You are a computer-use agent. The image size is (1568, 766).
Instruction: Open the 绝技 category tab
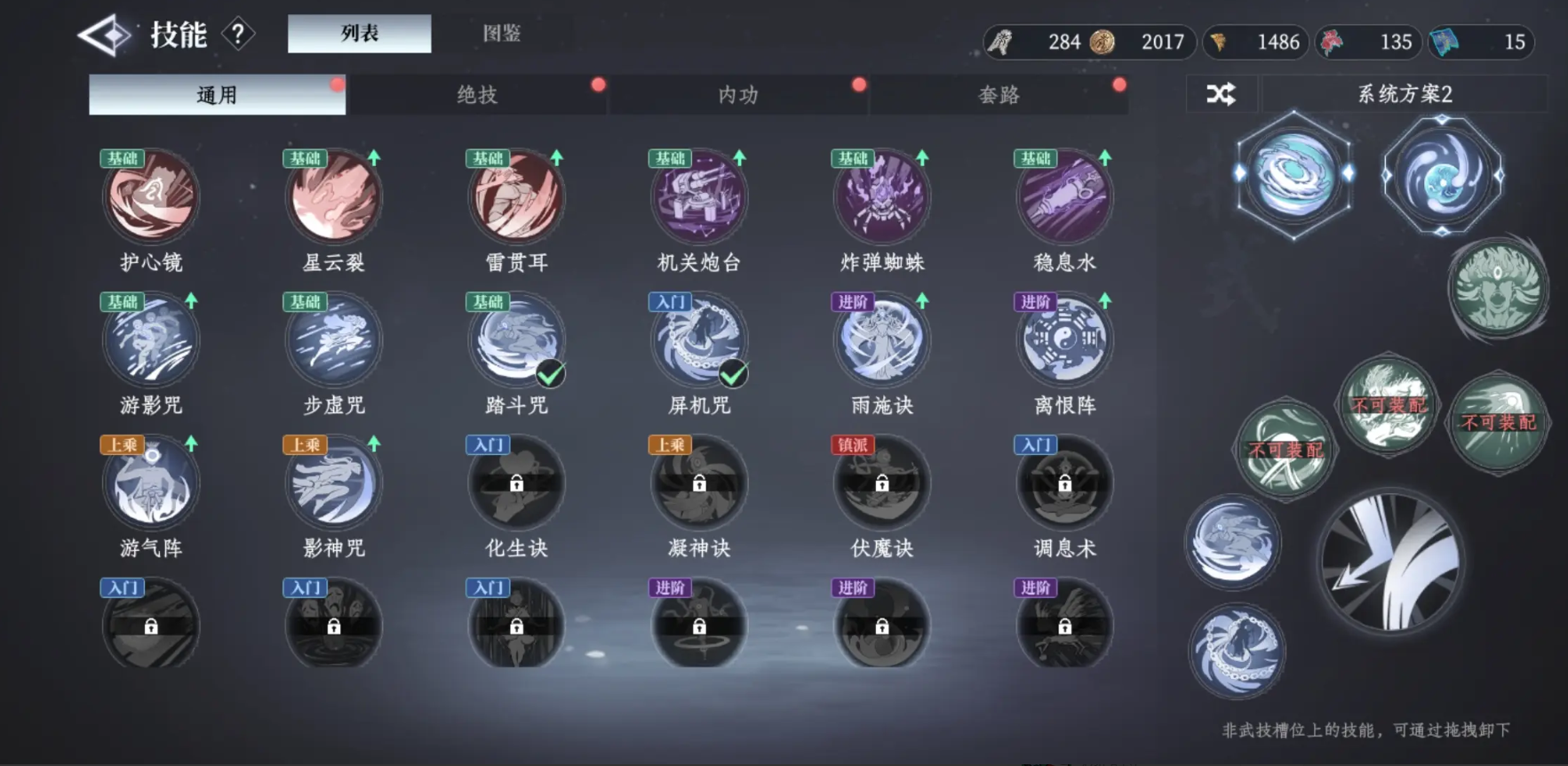point(477,95)
